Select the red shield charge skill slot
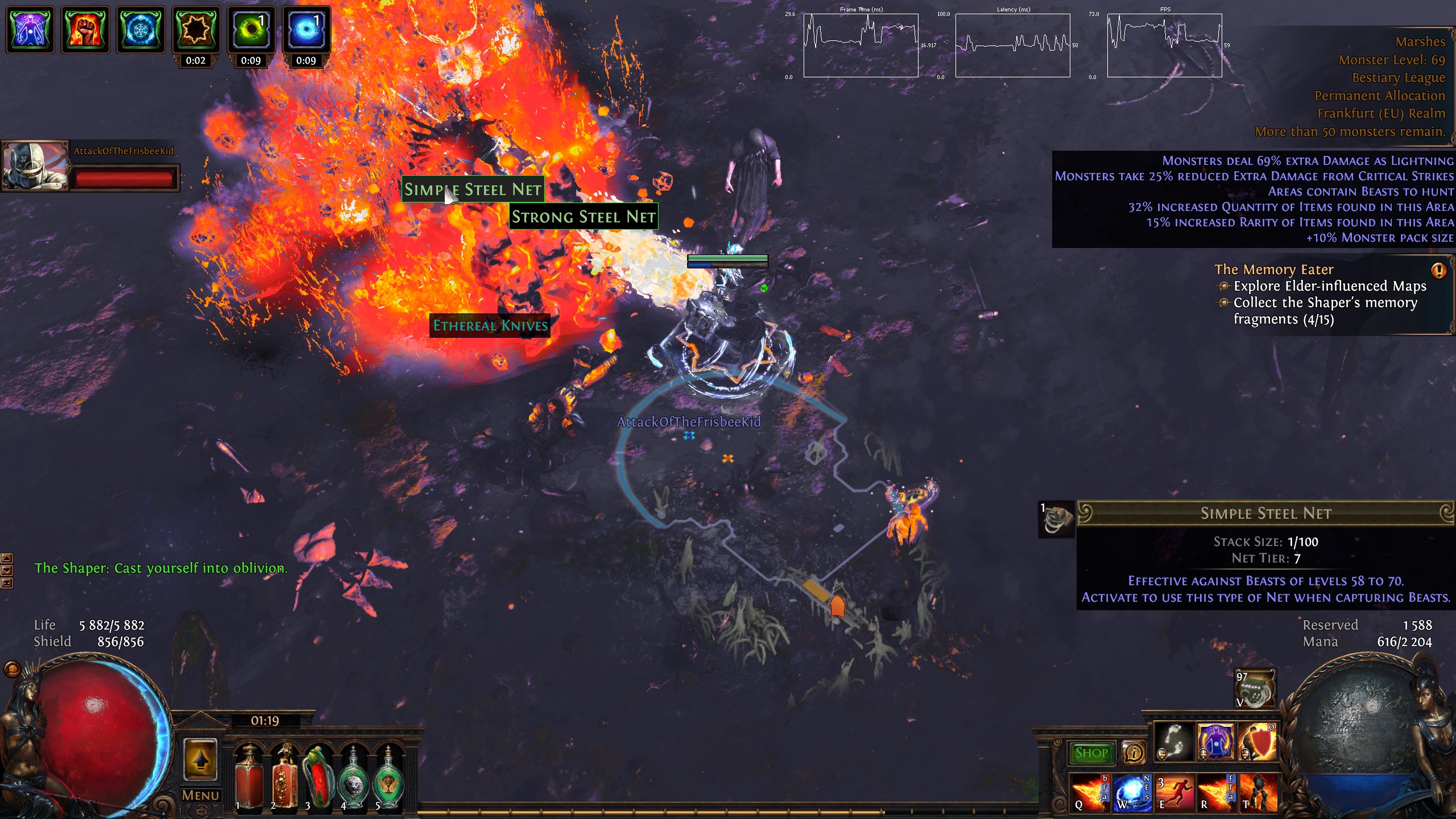Image resolution: width=1456 pixels, height=819 pixels. coord(1258,742)
